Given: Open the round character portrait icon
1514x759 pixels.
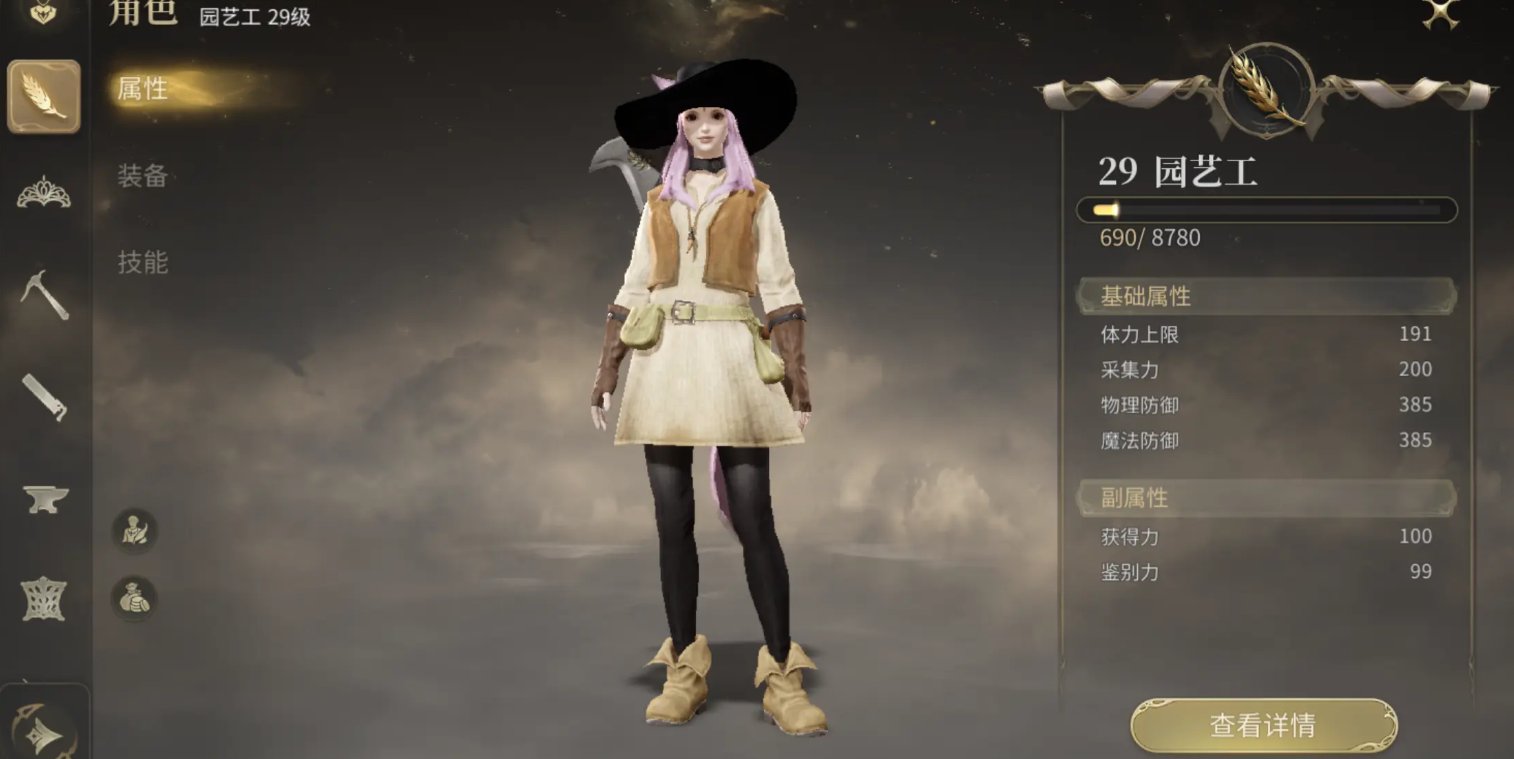Looking at the screenshot, I should (134, 530).
